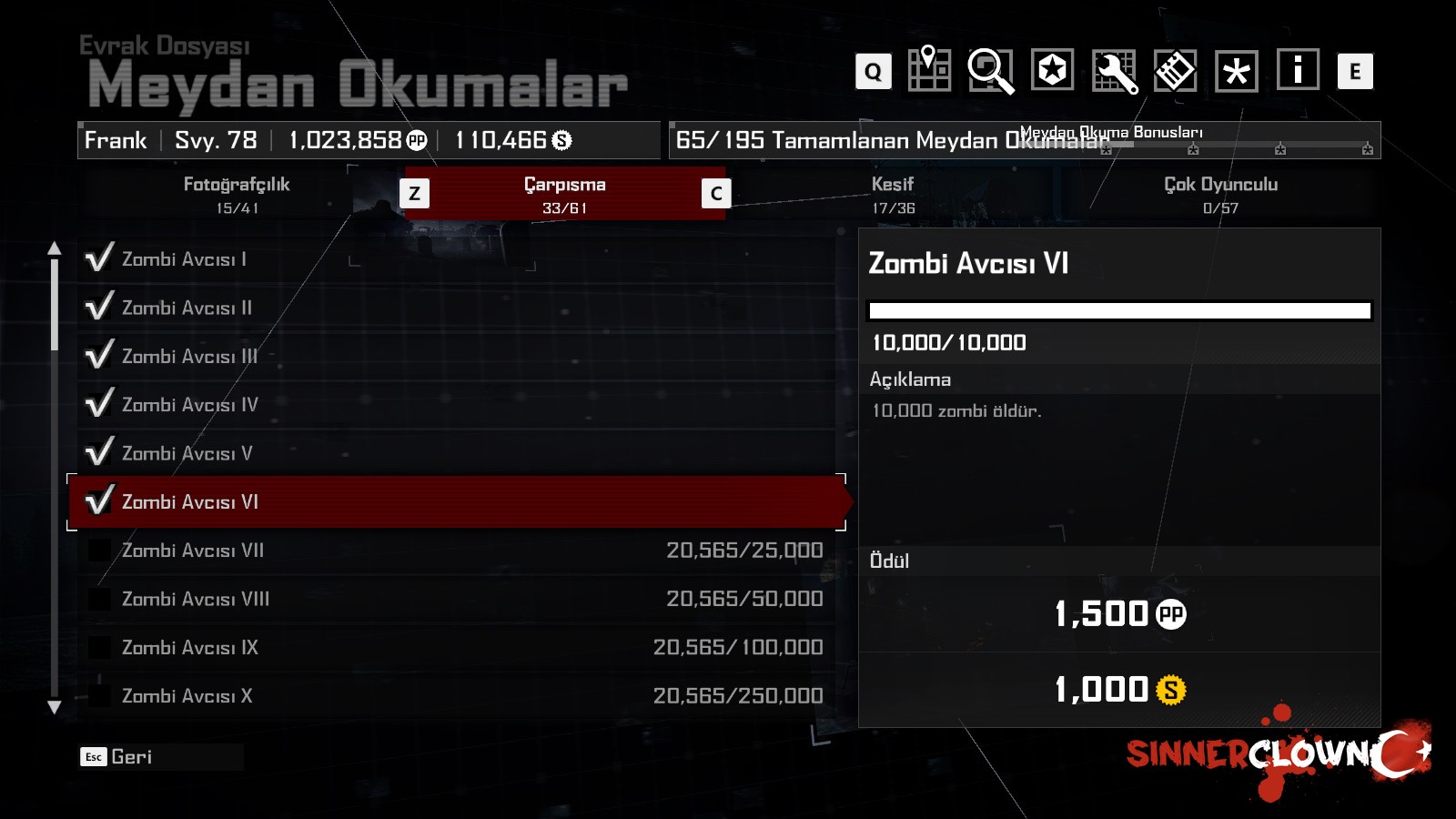Select the Zombi Avcısı I row
Viewport: 1456px width, 819px height.
[x=455, y=259]
